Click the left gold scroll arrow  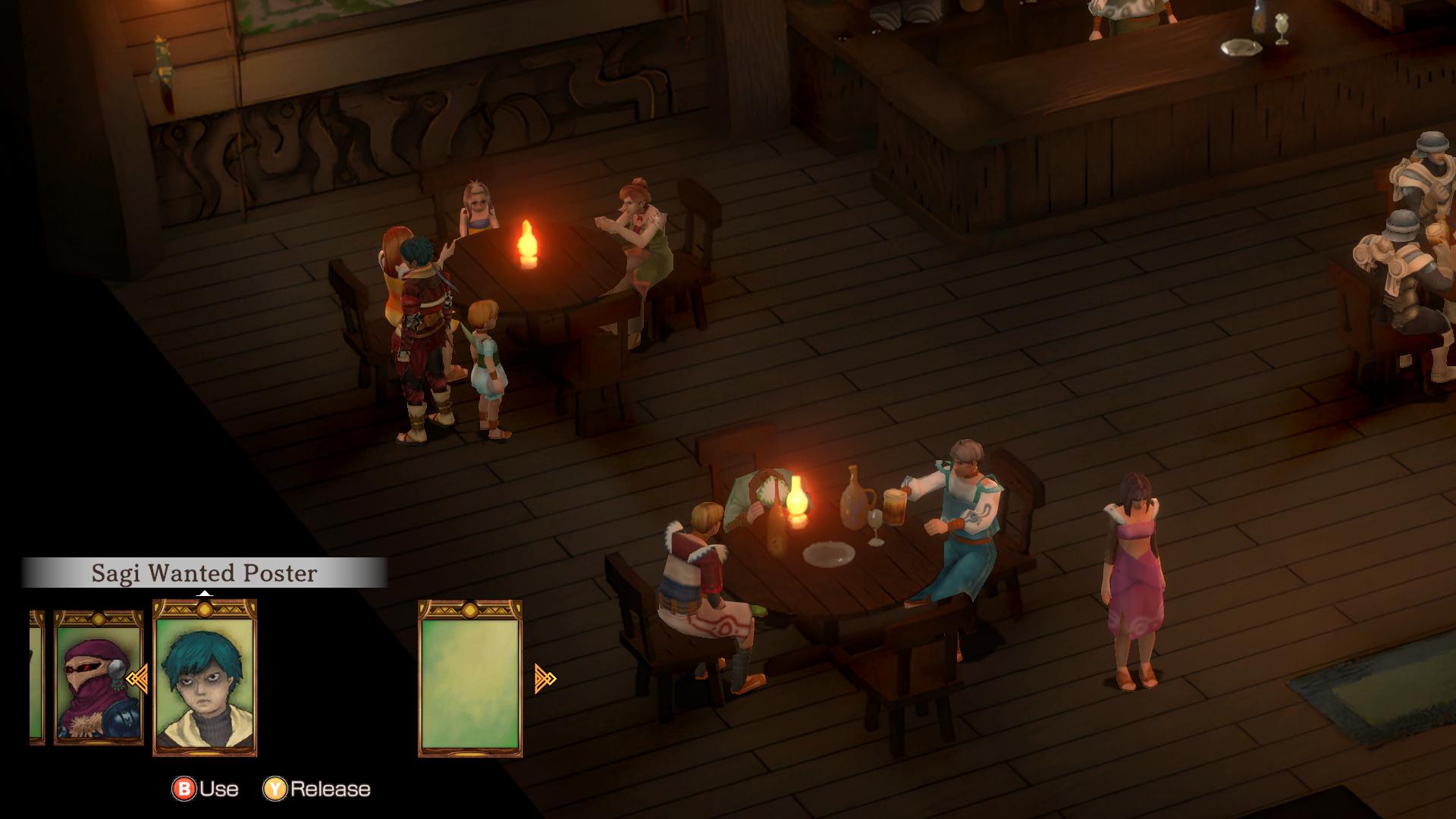tap(137, 679)
